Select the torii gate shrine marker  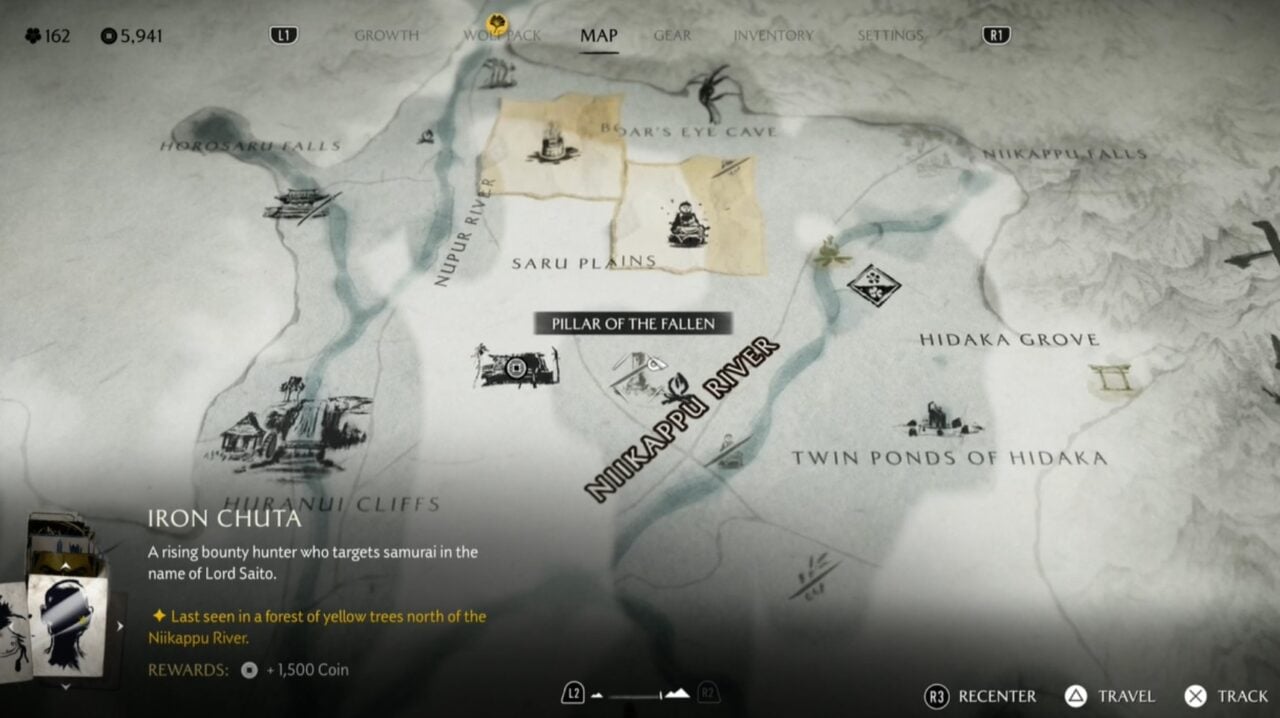(x=1112, y=379)
